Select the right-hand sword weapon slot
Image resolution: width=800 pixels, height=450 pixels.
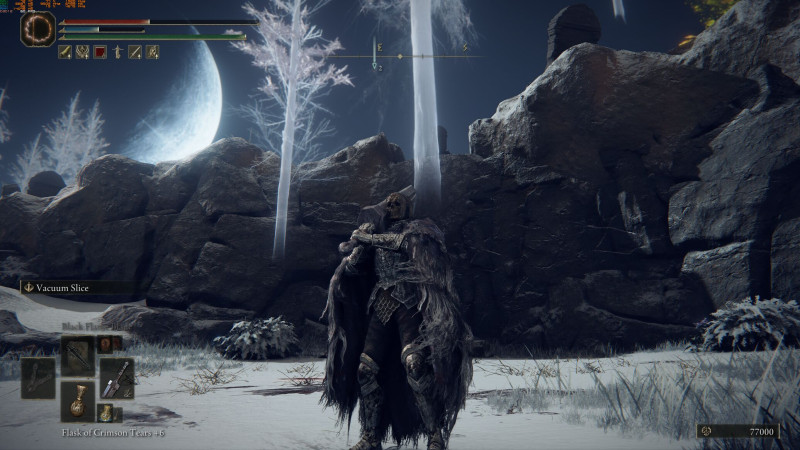116,378
